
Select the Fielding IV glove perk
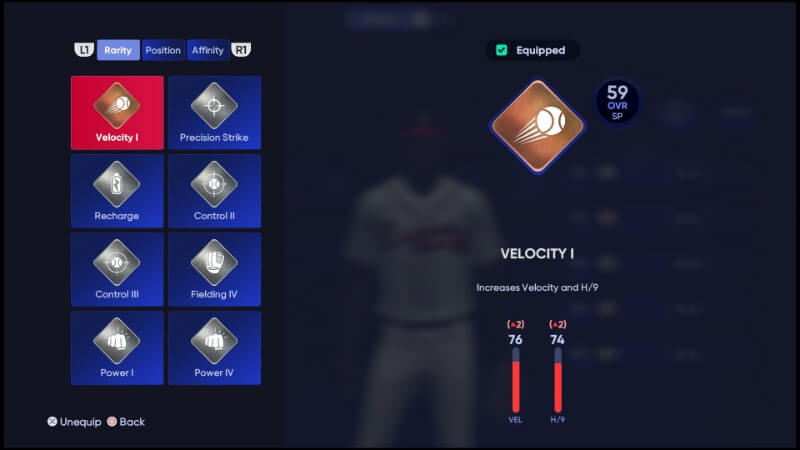click(214, 269)
